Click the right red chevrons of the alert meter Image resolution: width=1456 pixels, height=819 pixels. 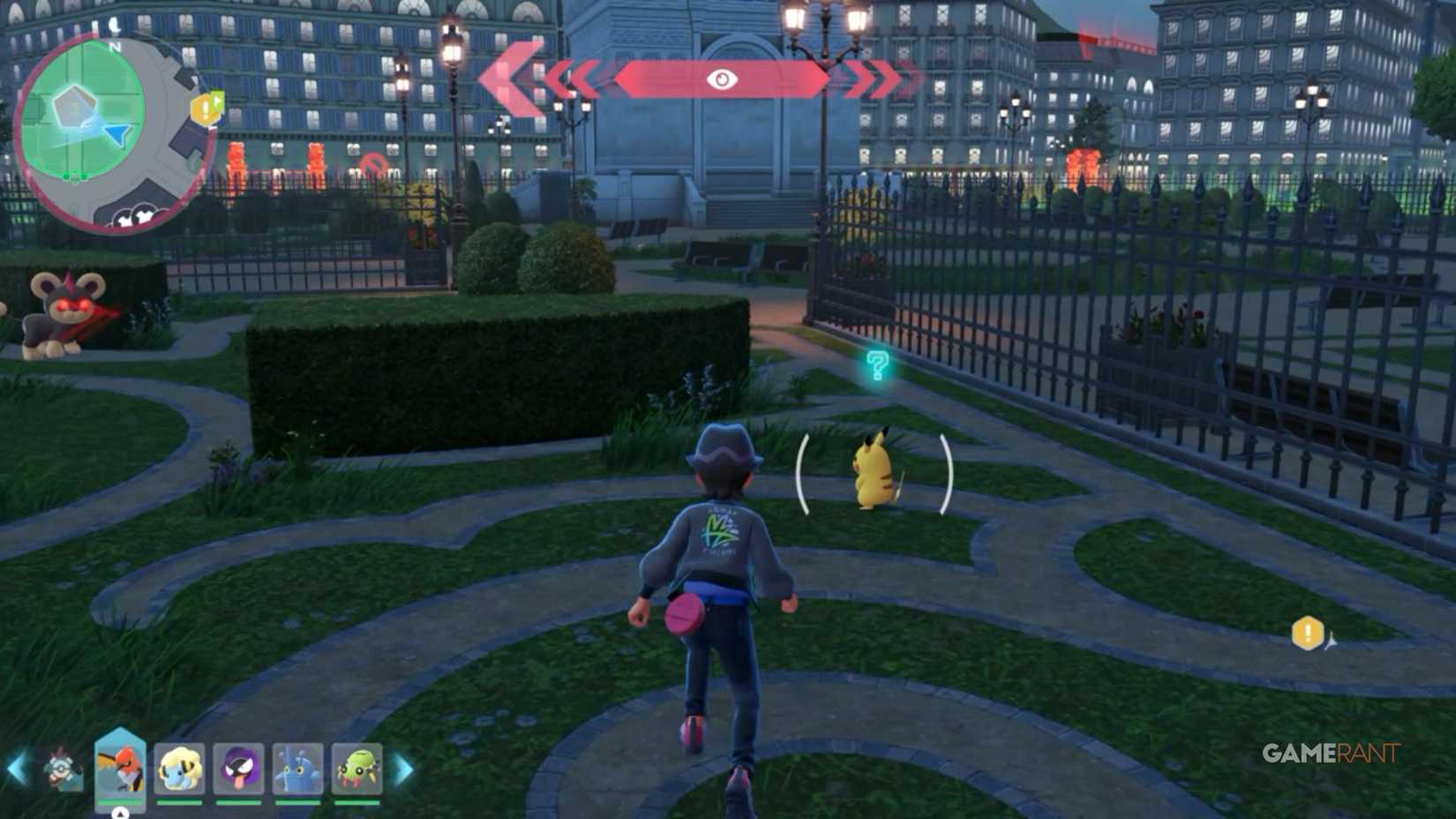click(875, 79)
